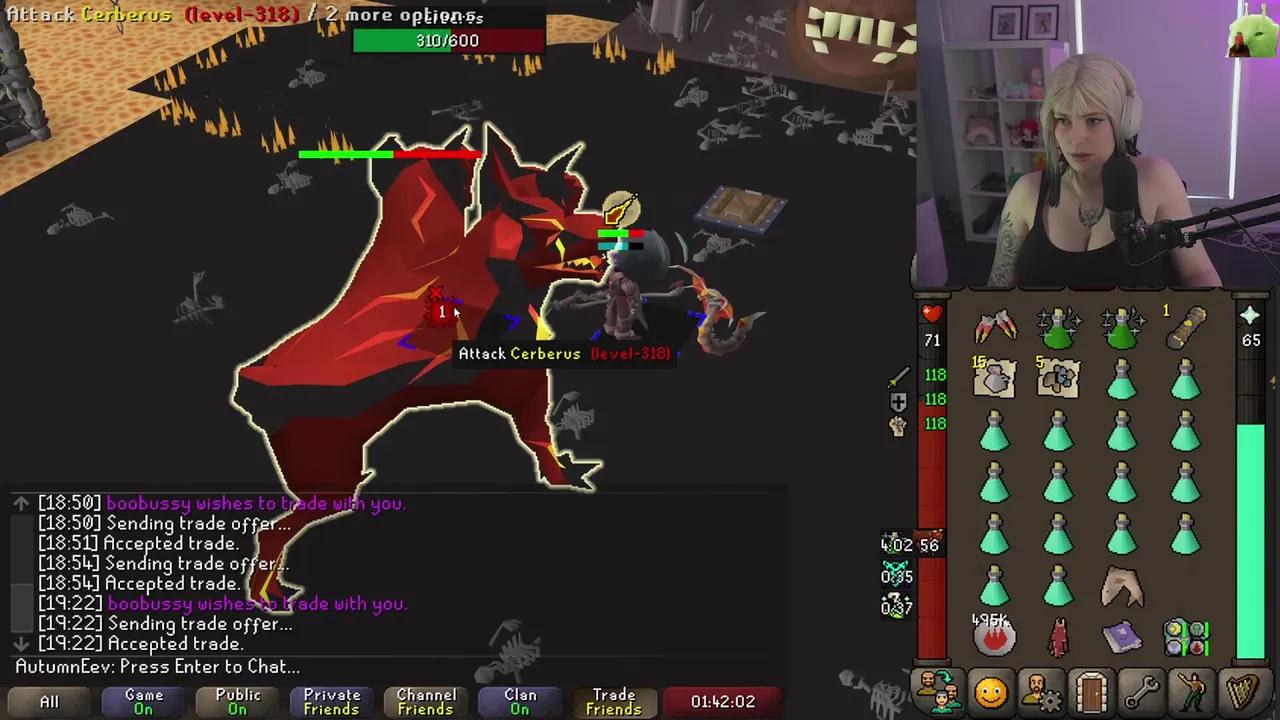Open the Account Management tab

point(1042,690)
